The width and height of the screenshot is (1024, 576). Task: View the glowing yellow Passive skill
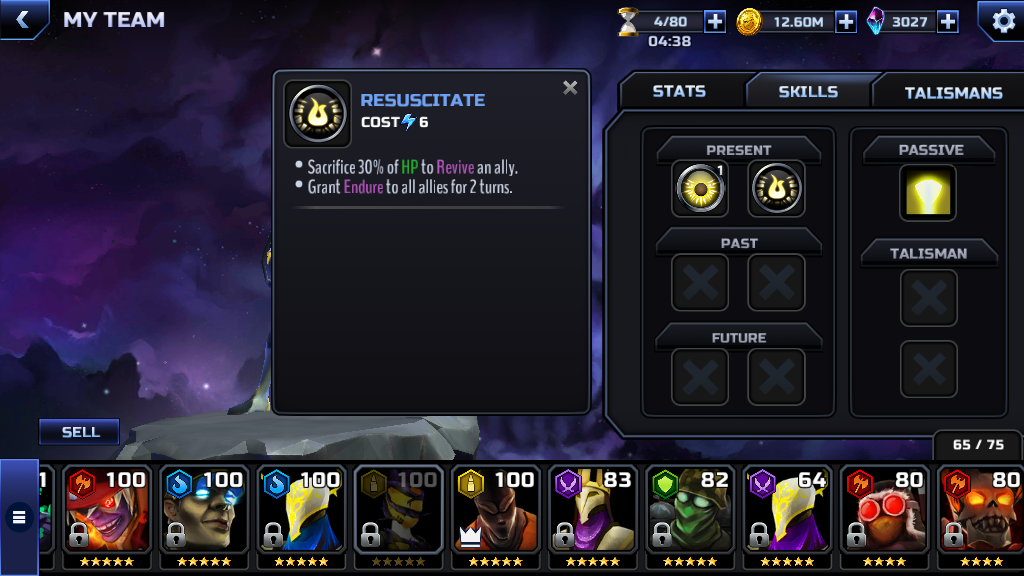[x=928, y=192]
